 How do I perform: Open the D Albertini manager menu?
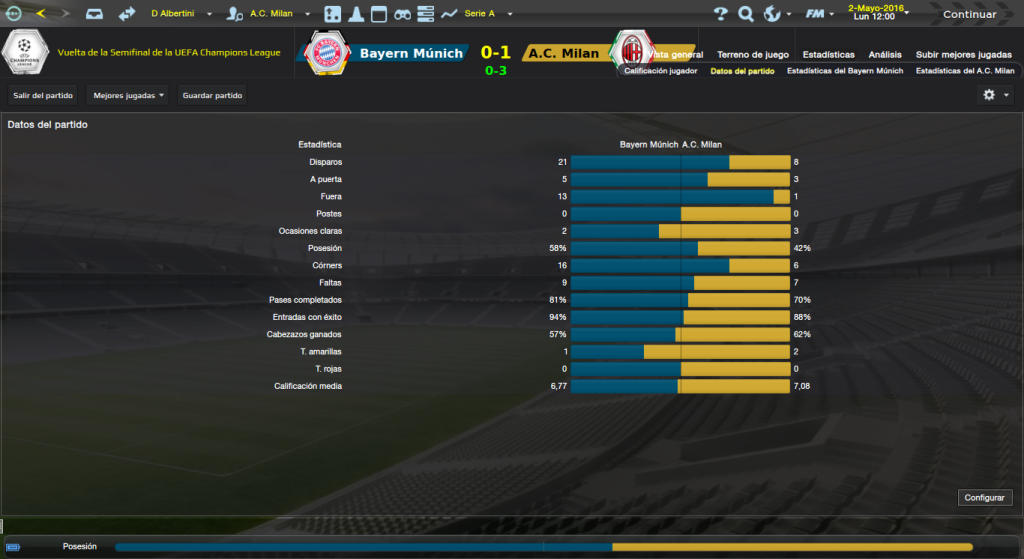(x=182, y=14)
